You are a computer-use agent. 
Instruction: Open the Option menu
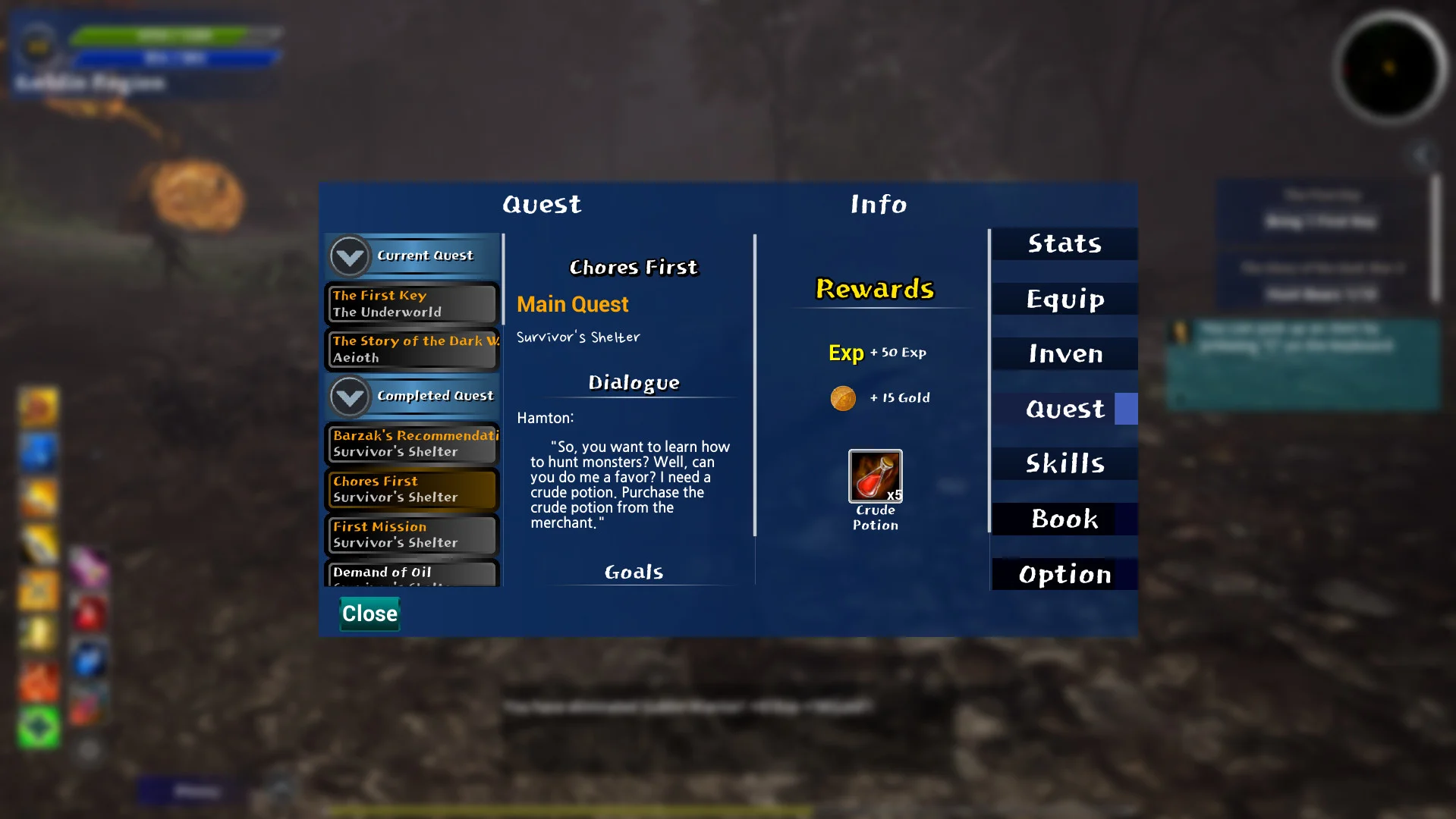pyautogui.click(x=1064, y=574)
